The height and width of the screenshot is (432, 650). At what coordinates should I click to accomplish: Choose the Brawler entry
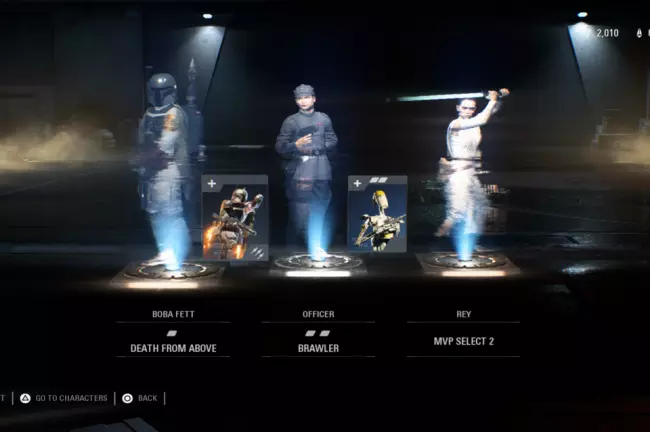click(318, 348)
